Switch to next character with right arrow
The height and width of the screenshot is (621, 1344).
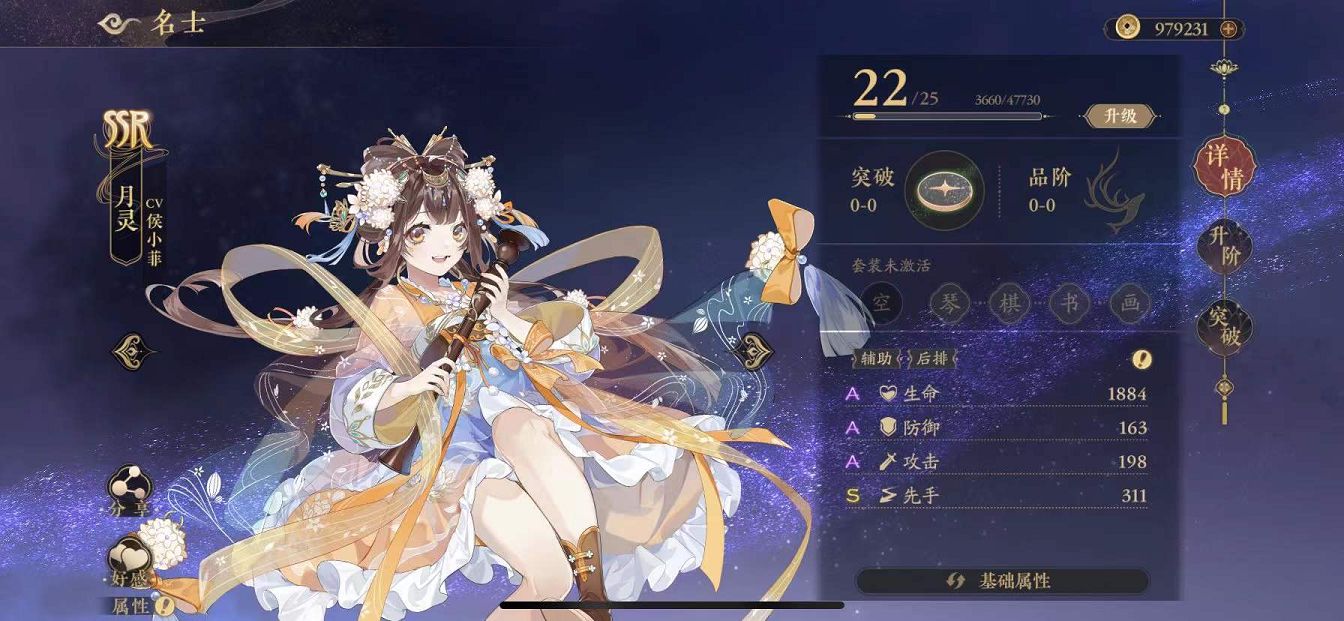tap(751, 351)
